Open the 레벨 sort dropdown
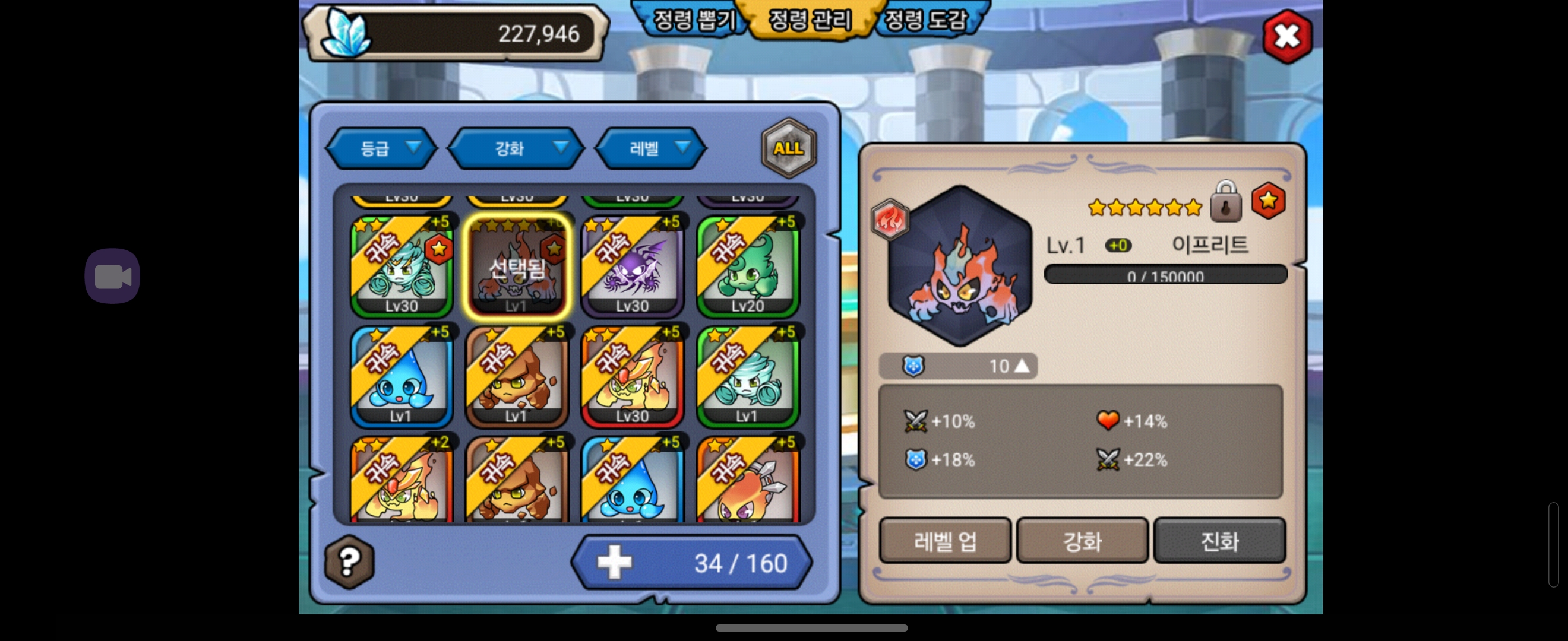Viewport: 1568px width, 641px height. [x=651, y=148]
